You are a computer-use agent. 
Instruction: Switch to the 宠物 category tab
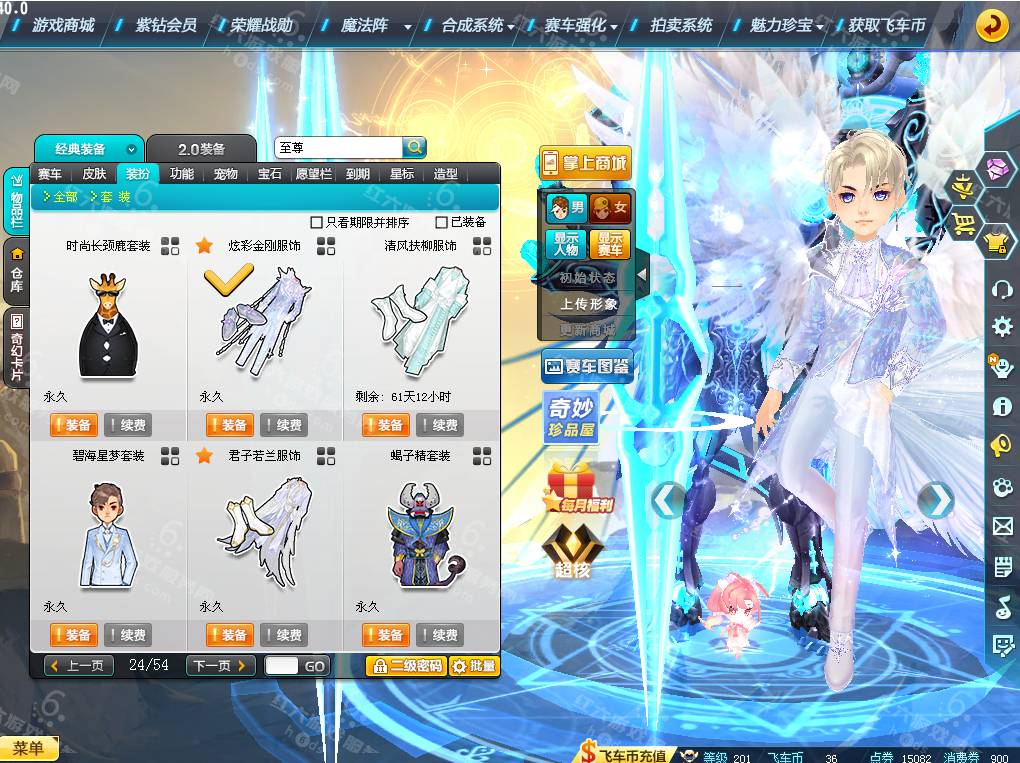pos(226,174)
